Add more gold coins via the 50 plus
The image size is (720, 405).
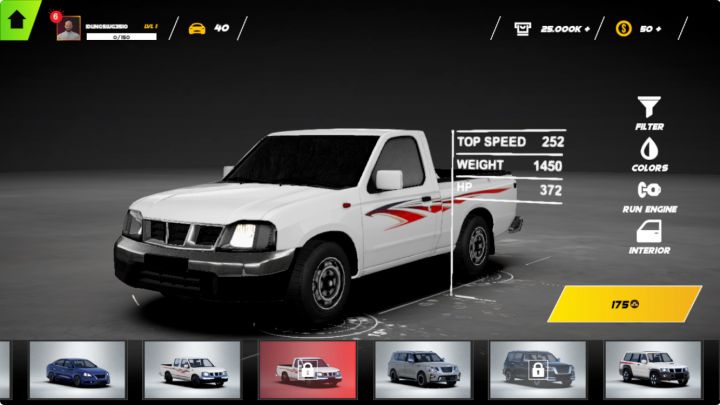tap(656, 28)
